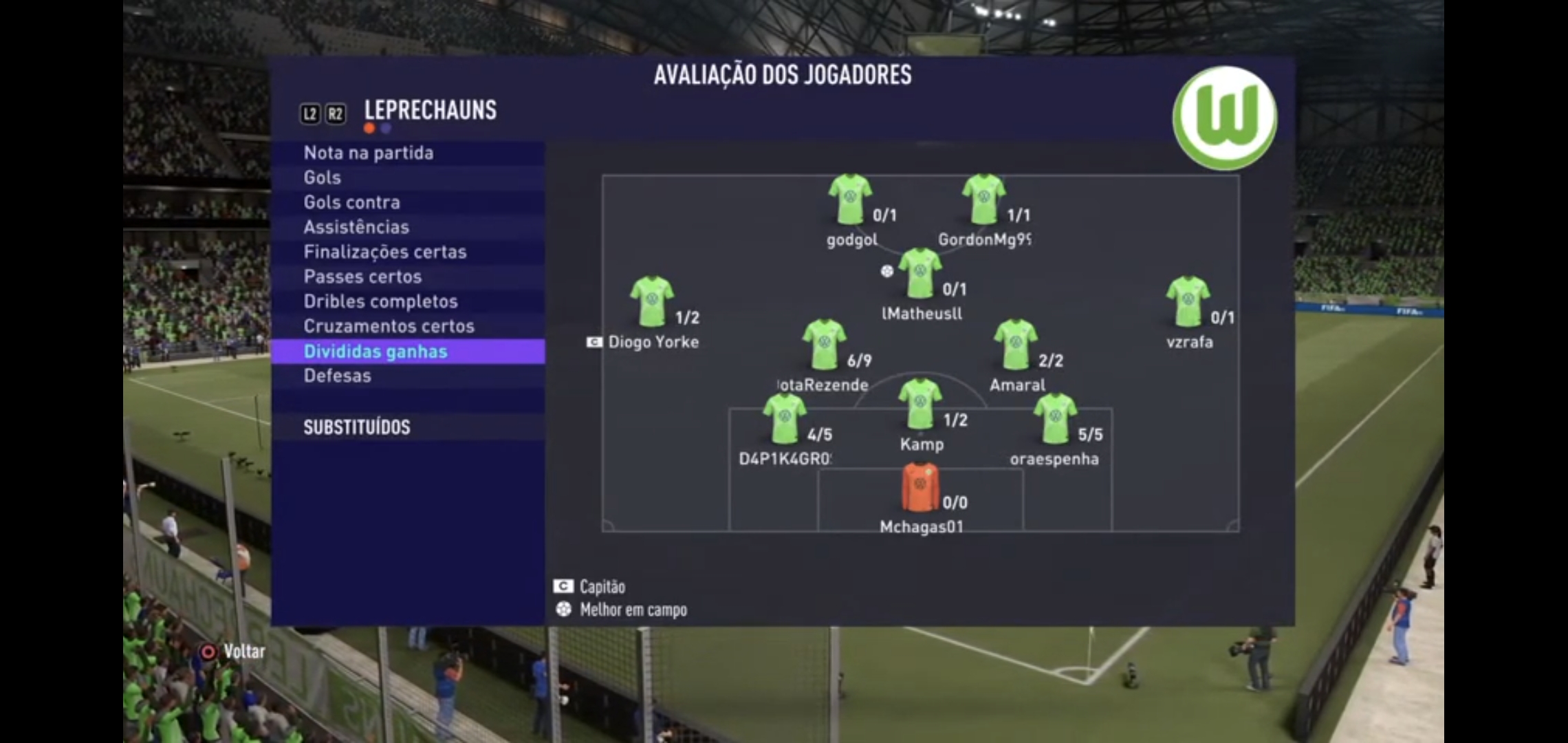Show Defesas statistics
The image size is (1568, 743).
337,376
